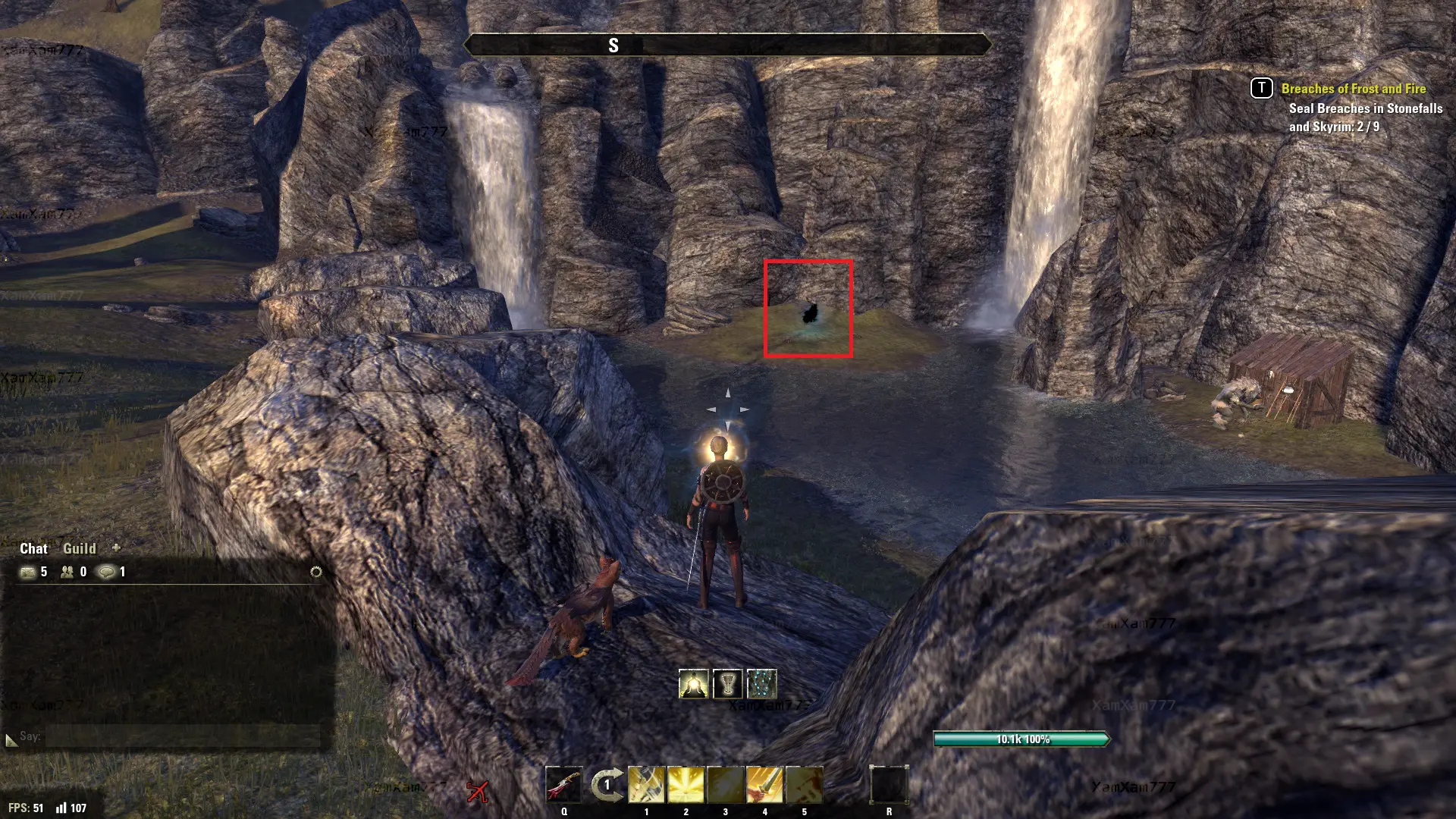Select the Chat tab

33,548
